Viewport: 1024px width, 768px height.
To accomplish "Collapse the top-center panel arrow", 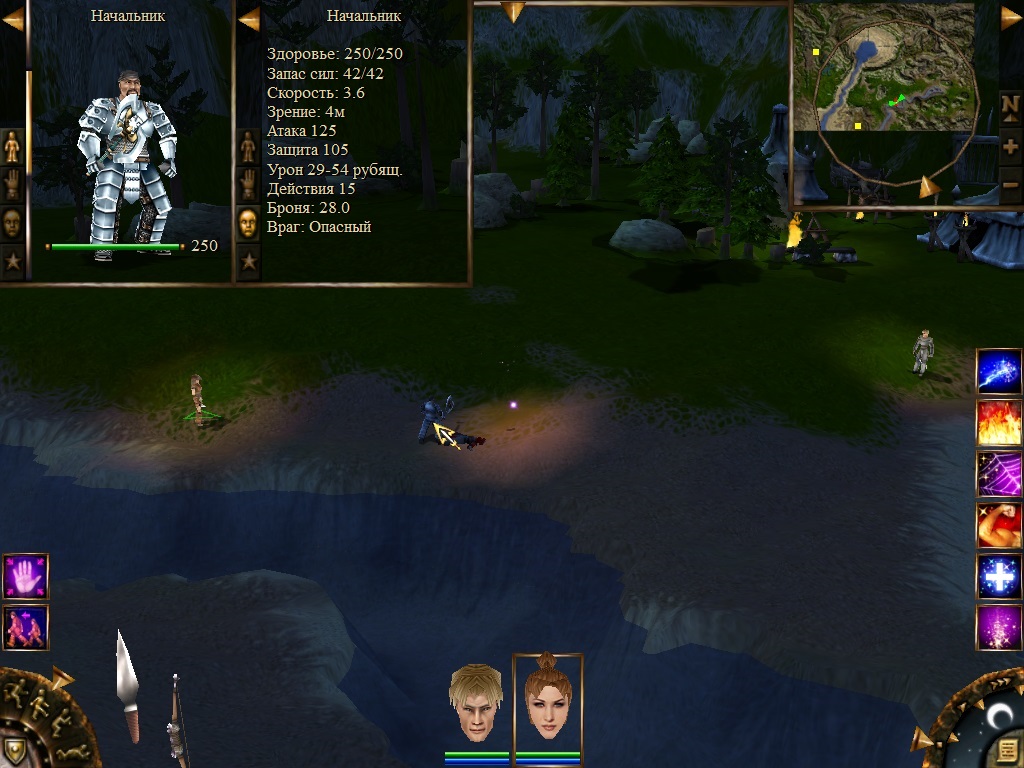I will [513, 12].
